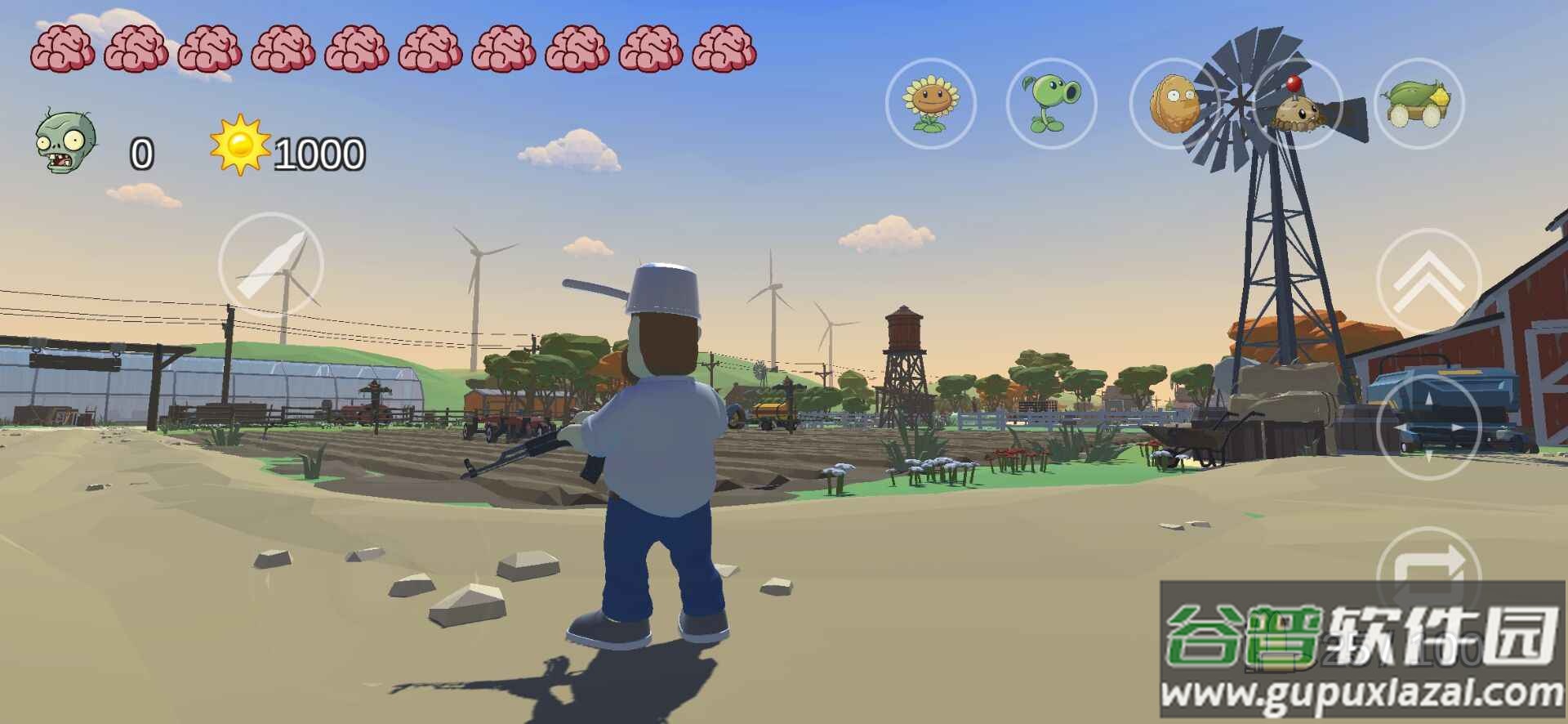Select the Sunflower plant icon
1568x724 pixels.
[931, 106]
